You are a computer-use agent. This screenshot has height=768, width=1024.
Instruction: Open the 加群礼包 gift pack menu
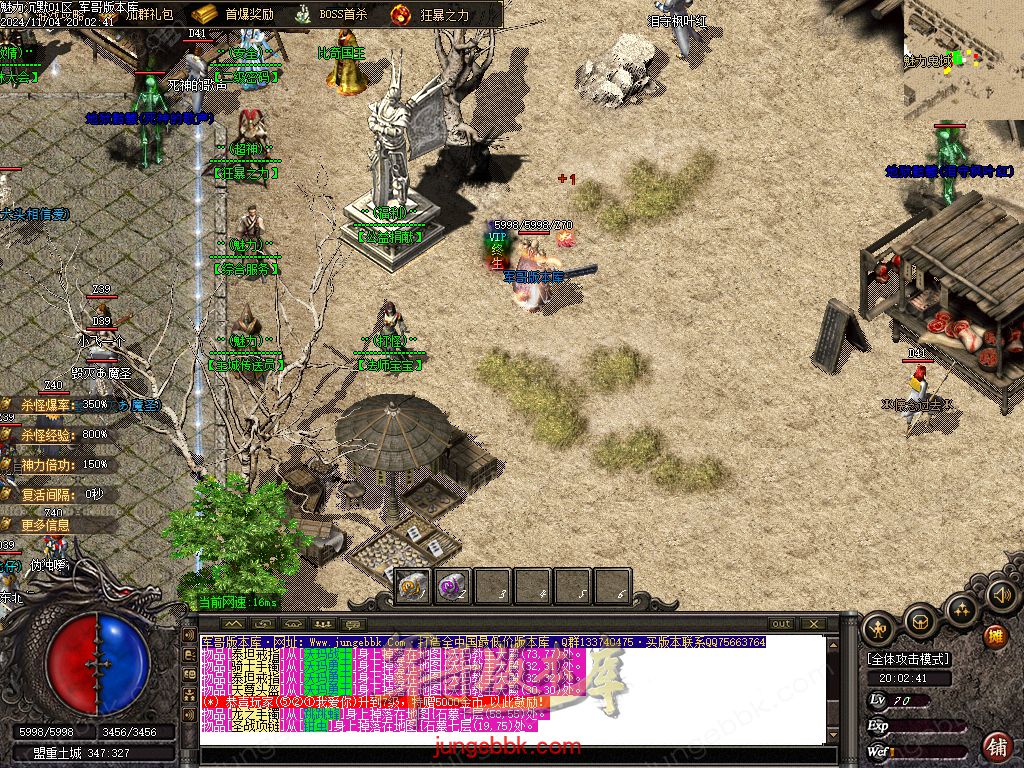click(148, 15)
